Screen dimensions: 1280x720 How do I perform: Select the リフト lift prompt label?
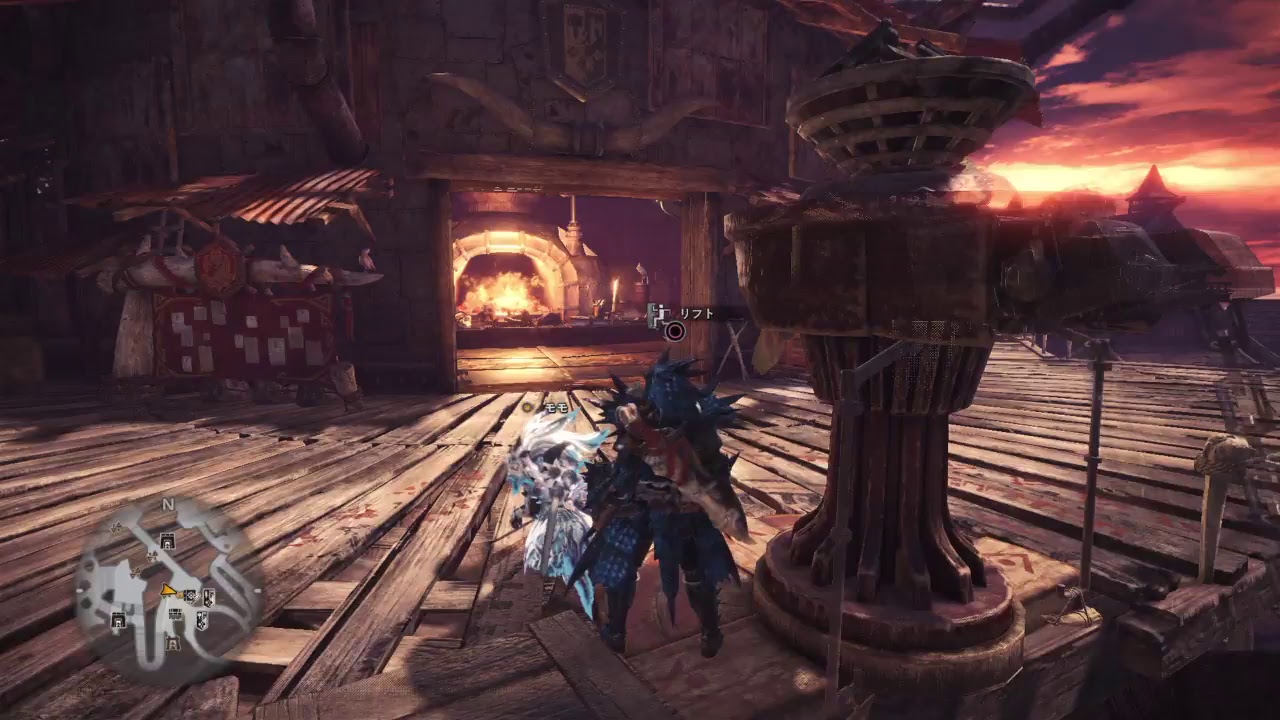[x=697, y=314]
